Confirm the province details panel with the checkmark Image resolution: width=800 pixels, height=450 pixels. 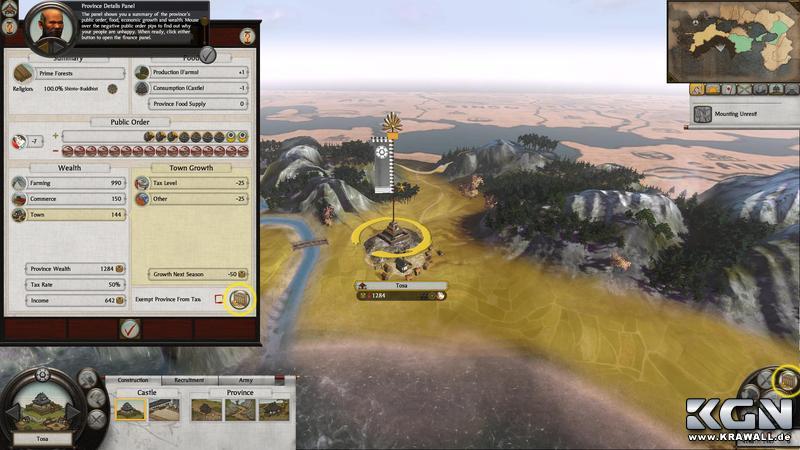[x=130, y=328]
